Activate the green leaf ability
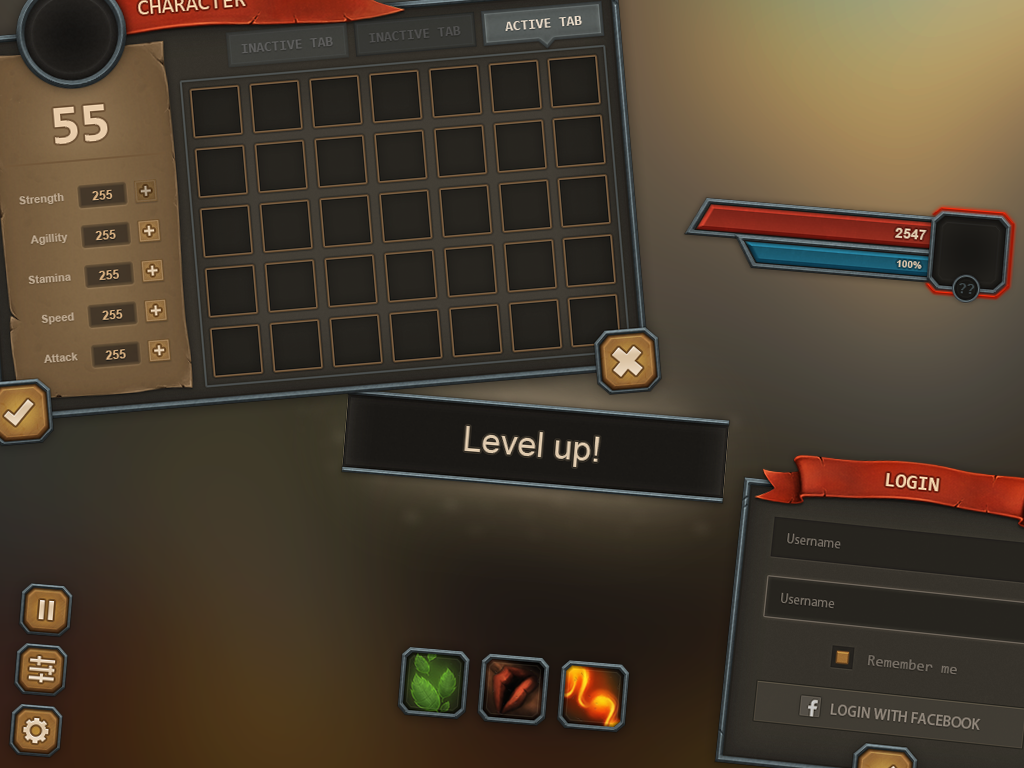Screen dimensions: 1024x768 [x=434, y=683]
